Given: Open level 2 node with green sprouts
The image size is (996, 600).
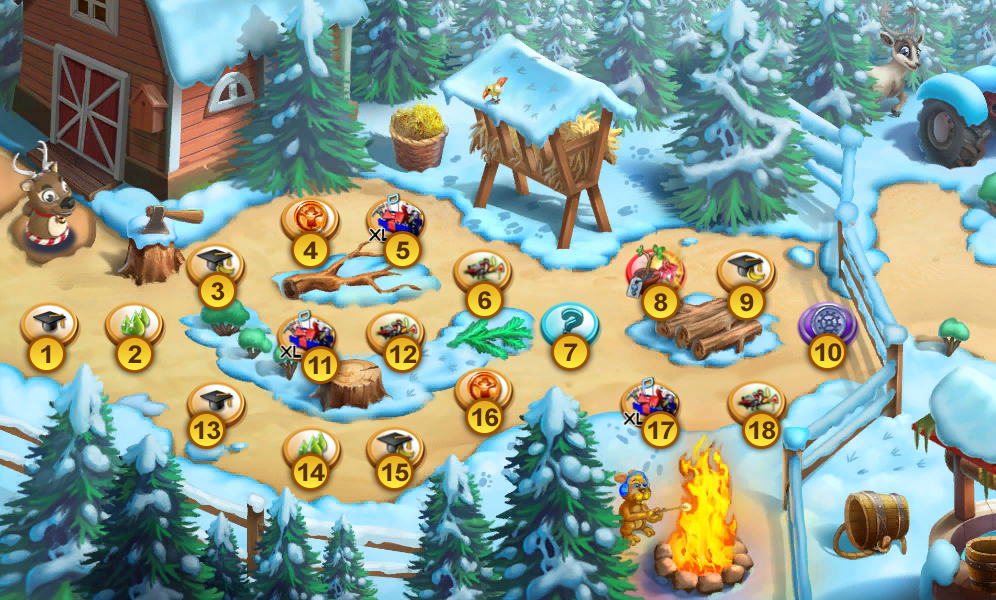Looking at the screenshot, I should (134, 325).
